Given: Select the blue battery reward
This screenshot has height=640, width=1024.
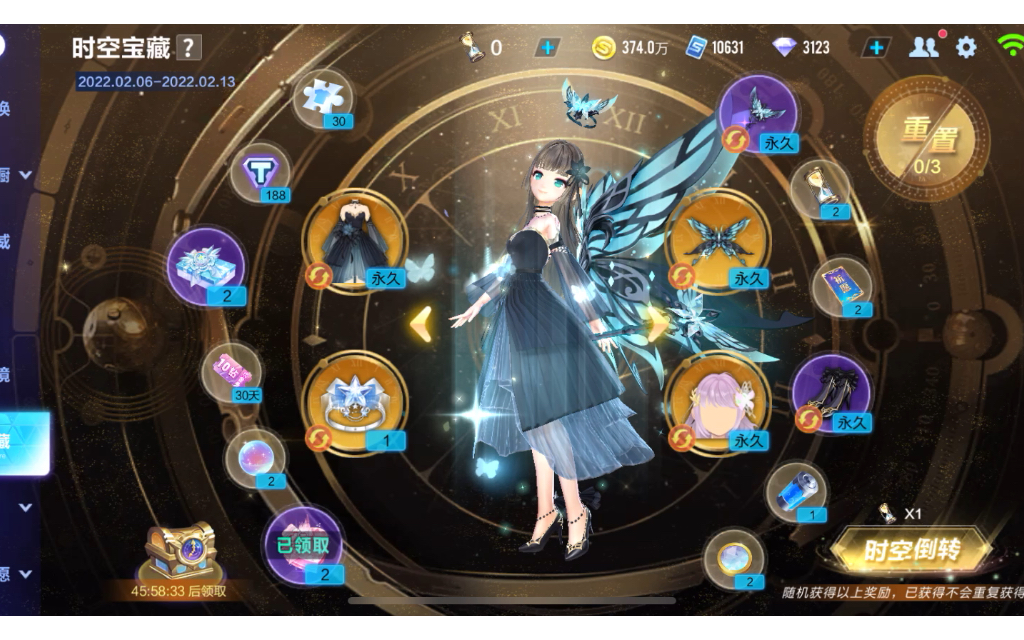Looking at the screenshot, I should [x=797, y=491].
